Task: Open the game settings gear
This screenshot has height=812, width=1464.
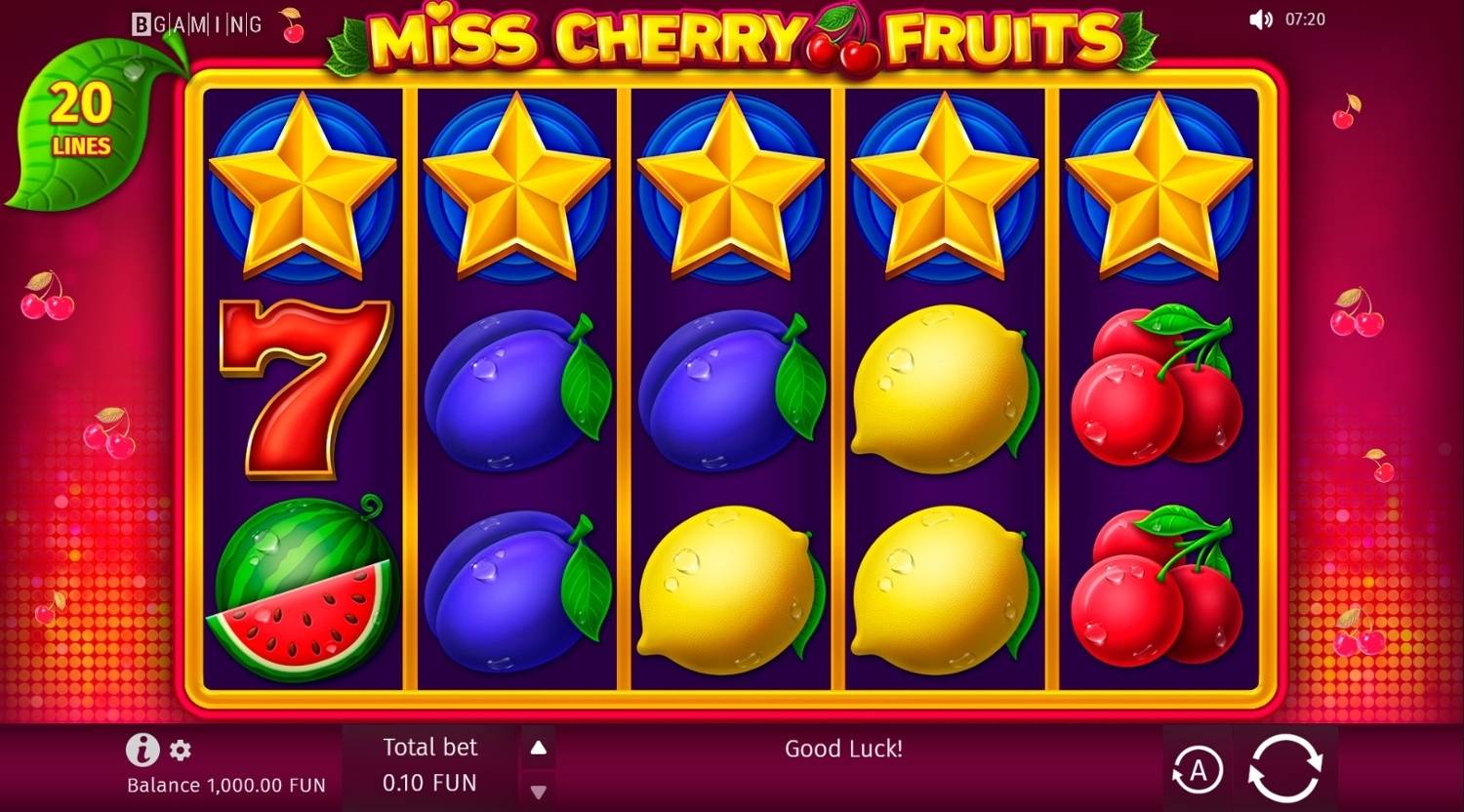Action: click(180, 751)
